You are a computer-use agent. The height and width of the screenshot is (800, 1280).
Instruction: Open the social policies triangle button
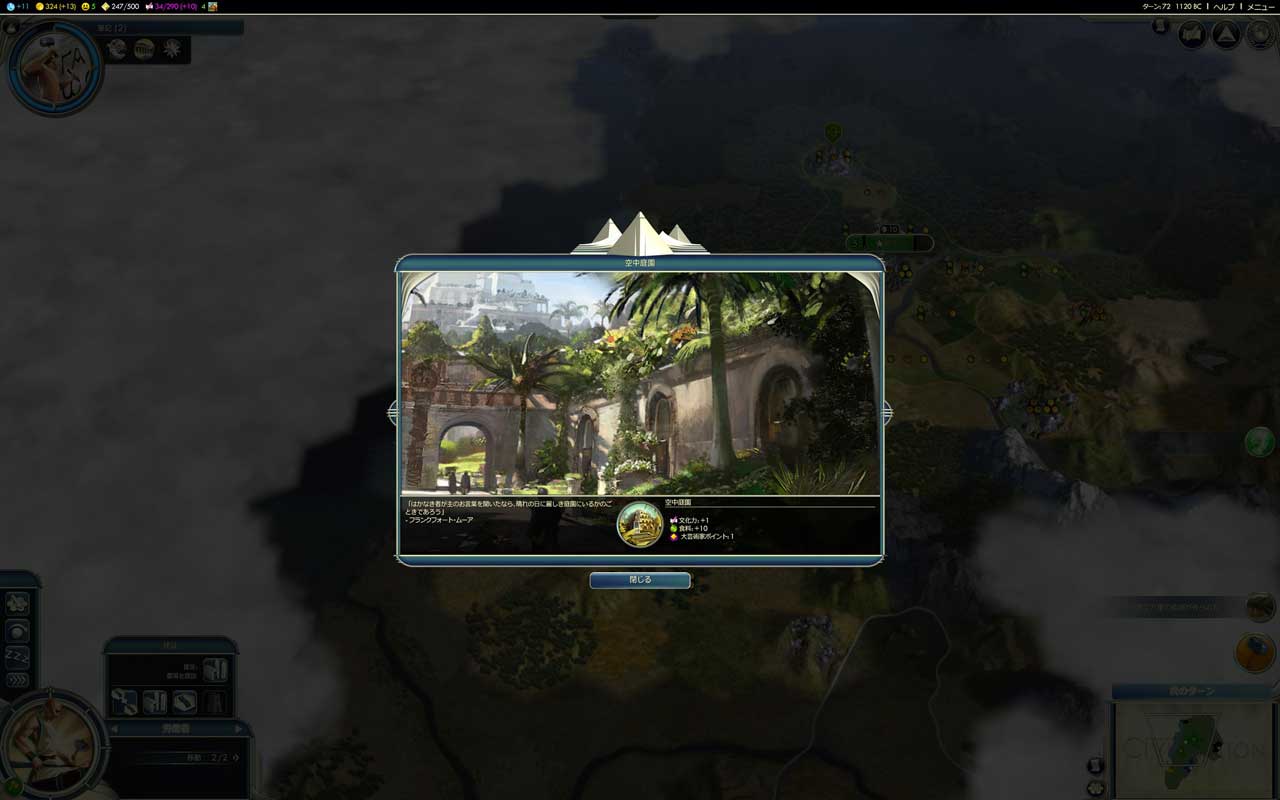click(x=1226, y=35)
